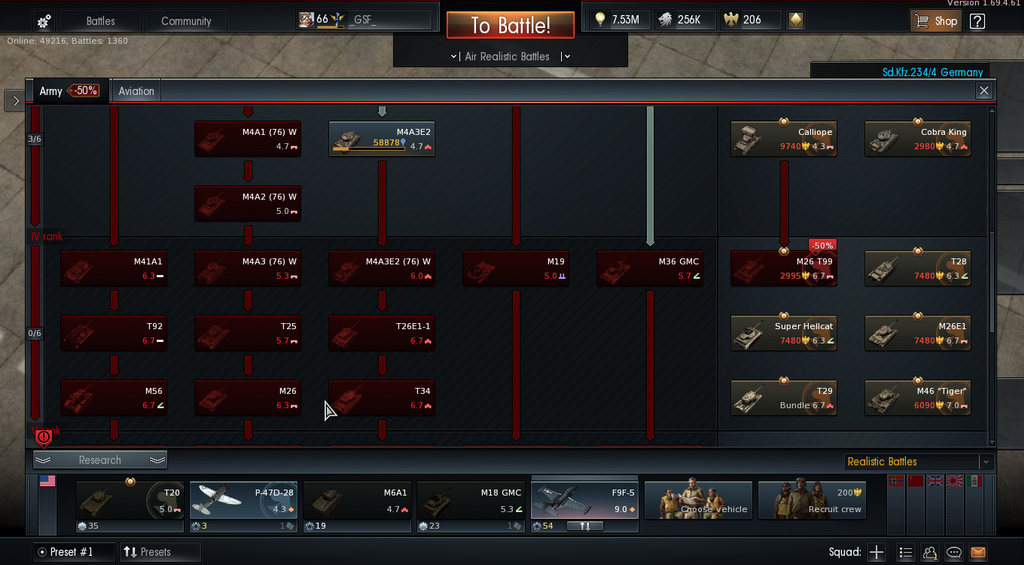Choose the Calliope premium tank
The image size is (1024, 565).
coord(784,139)
